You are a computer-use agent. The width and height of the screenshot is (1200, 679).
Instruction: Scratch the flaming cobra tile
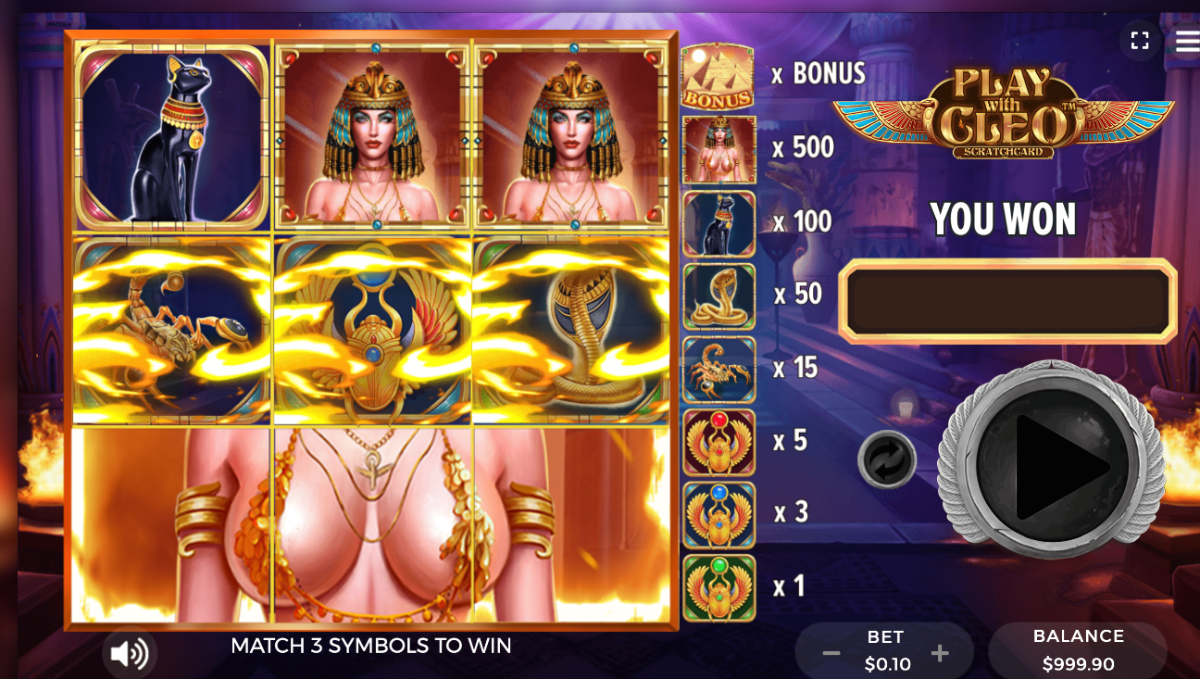pos(571,330)
